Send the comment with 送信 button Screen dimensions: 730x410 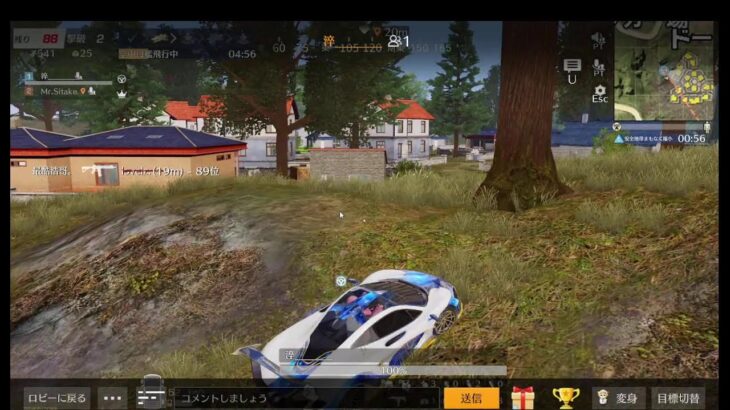click(471, 398)
